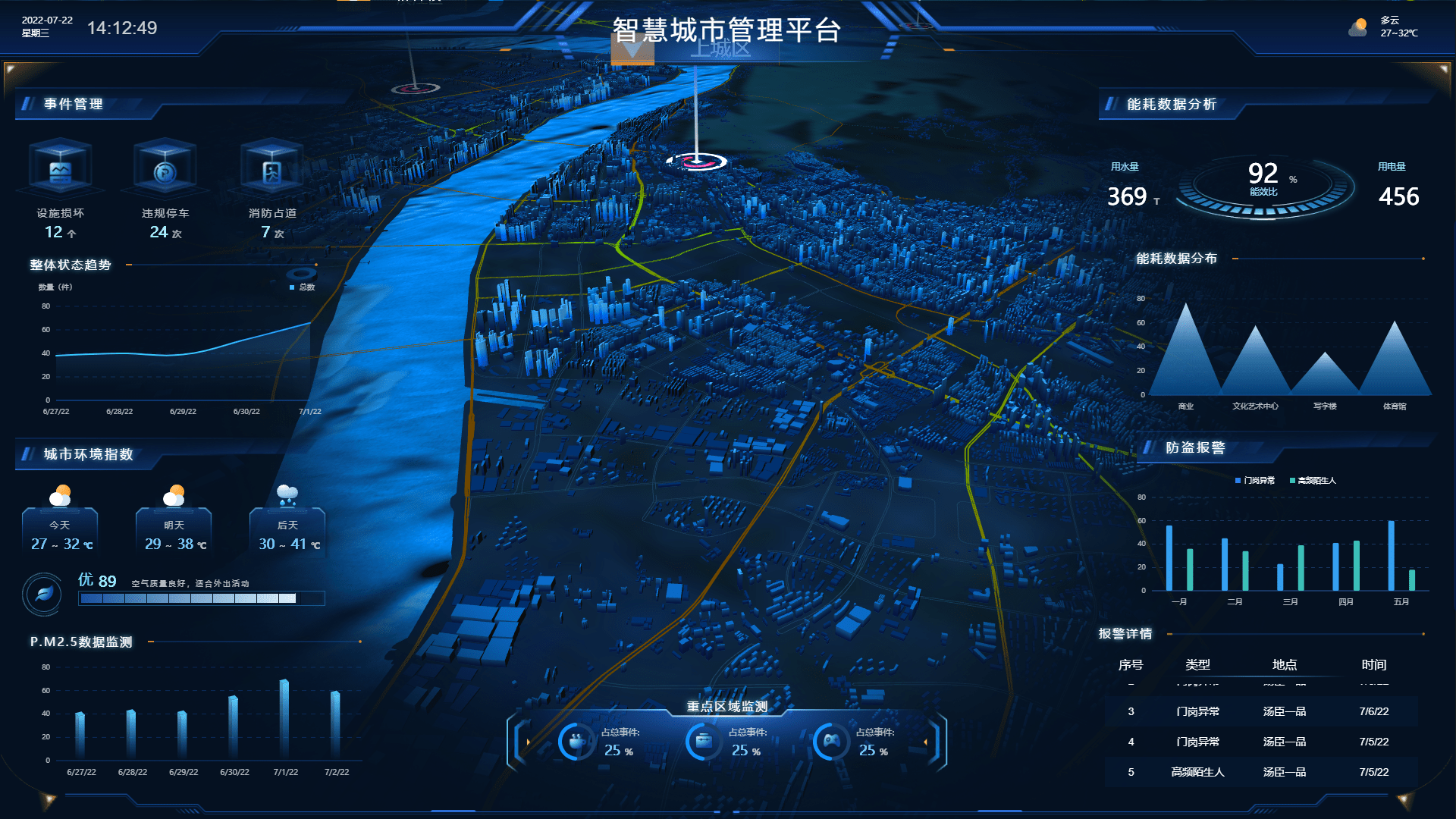Screen dimensions: 1456x819
Task: Toggle the 总数 legend in trend chart
Action: click(x=302, y=287)
